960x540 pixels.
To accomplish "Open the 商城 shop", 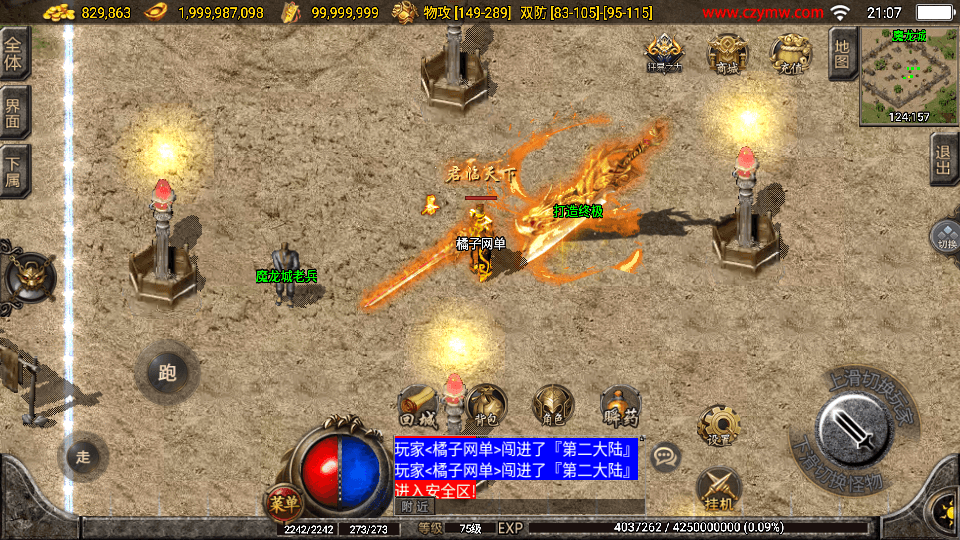I will 726,54.
